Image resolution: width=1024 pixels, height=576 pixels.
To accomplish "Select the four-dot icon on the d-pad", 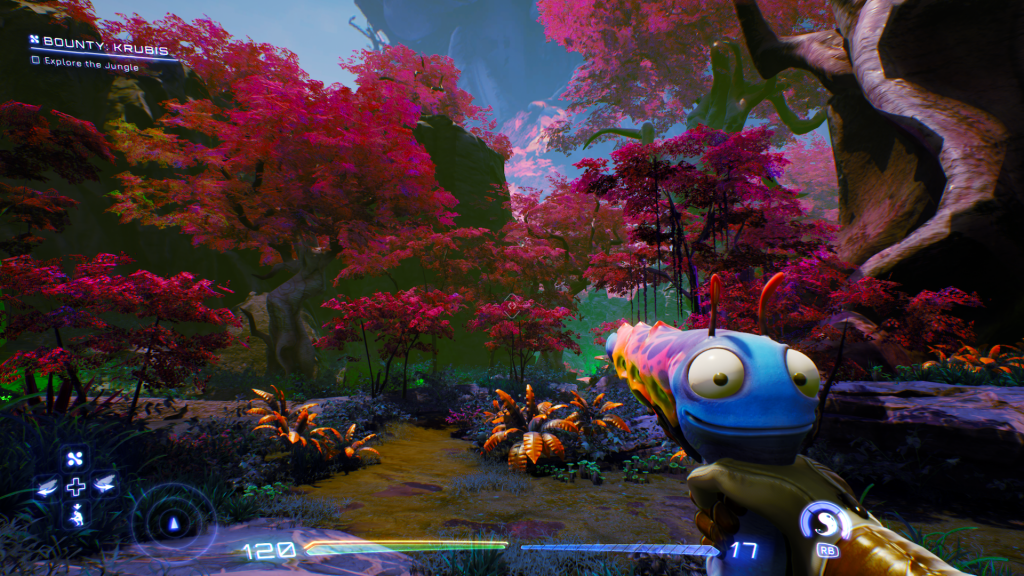I will [x=76, y=459].
